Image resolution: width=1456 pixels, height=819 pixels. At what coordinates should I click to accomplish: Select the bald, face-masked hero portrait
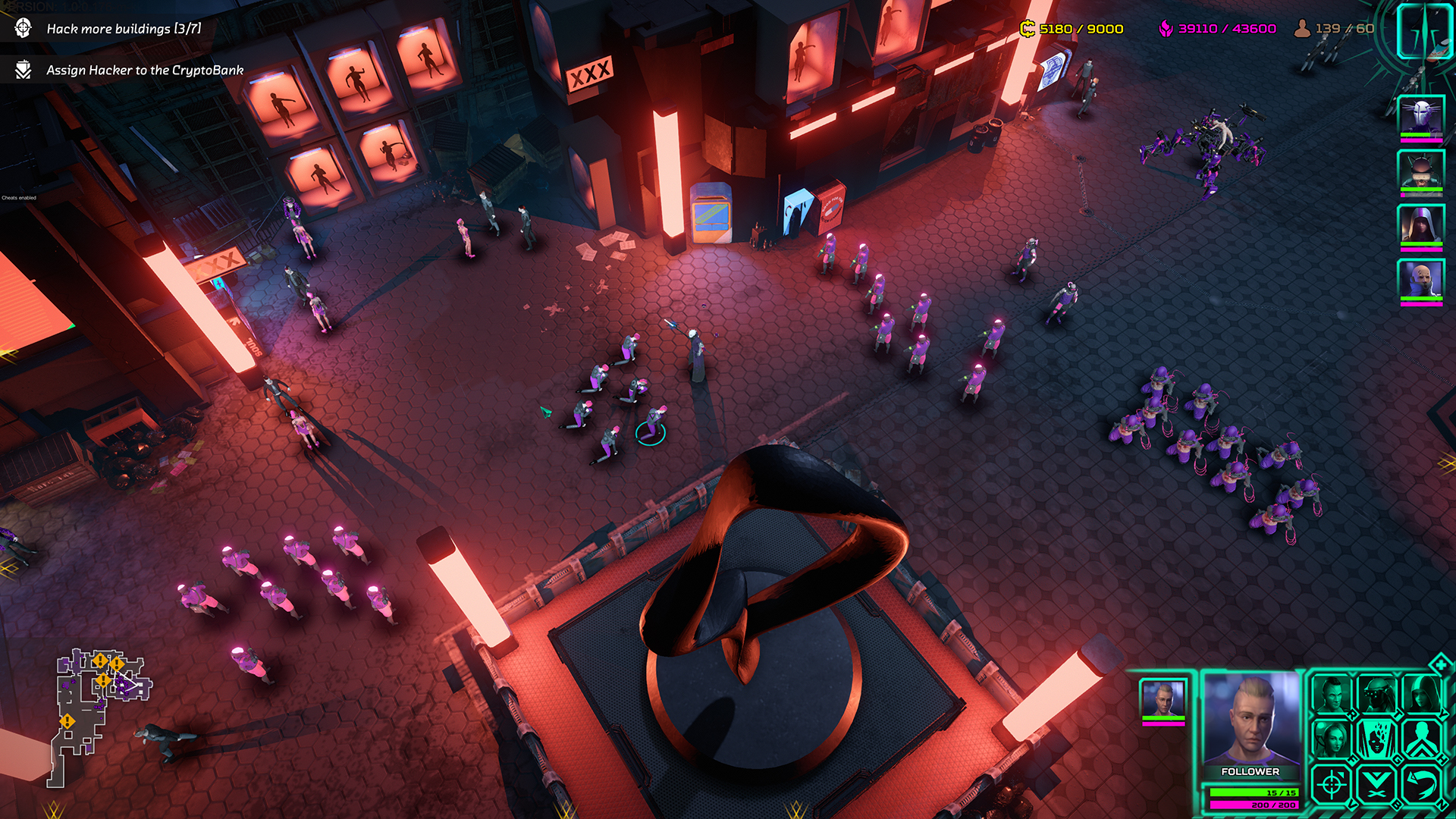[1420, 280]
